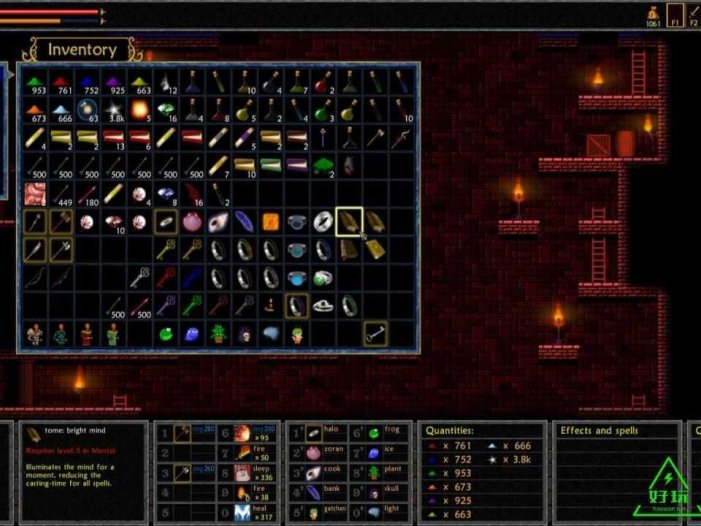
Task: Select the blue feather item
Action: click(x=244, y=222)
